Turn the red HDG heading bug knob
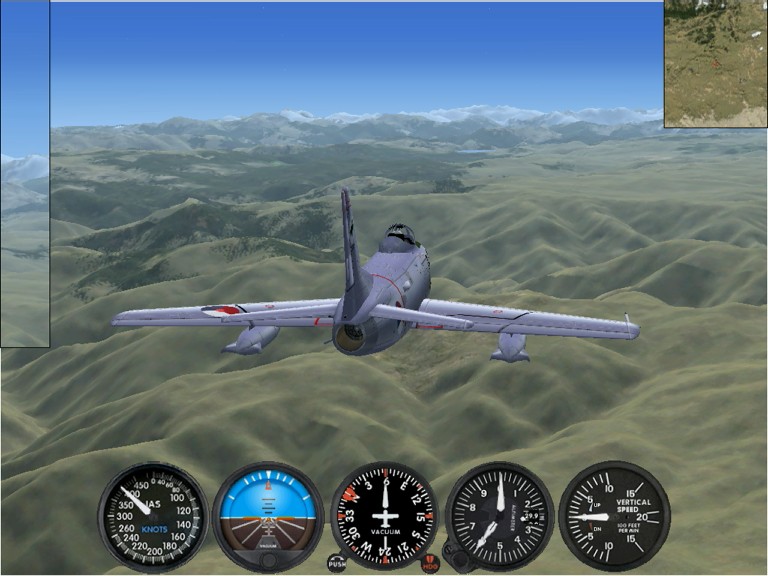Screen dimensions: 768x576 pyautogui.click(x=430, y=565)
